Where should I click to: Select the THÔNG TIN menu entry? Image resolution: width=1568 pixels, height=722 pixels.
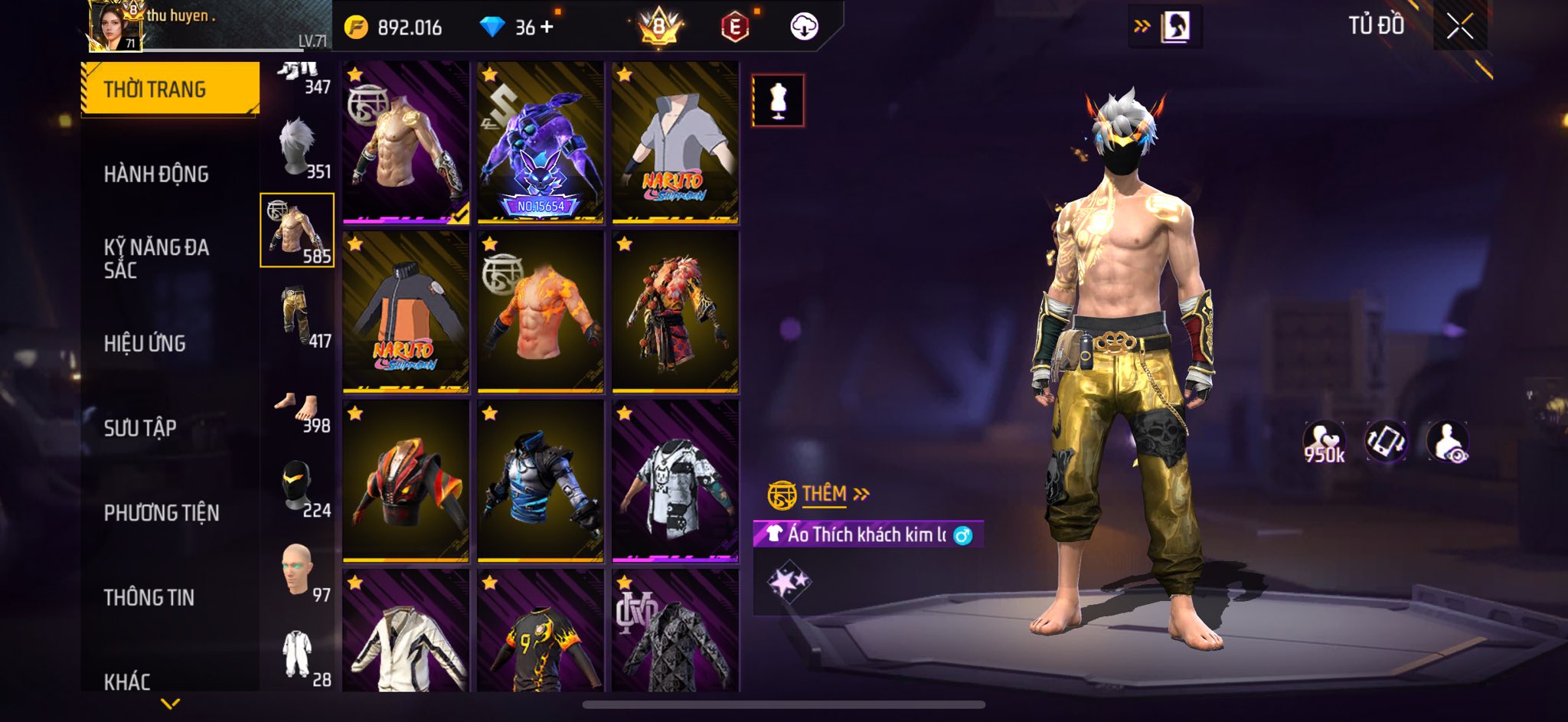coord(149,597)
